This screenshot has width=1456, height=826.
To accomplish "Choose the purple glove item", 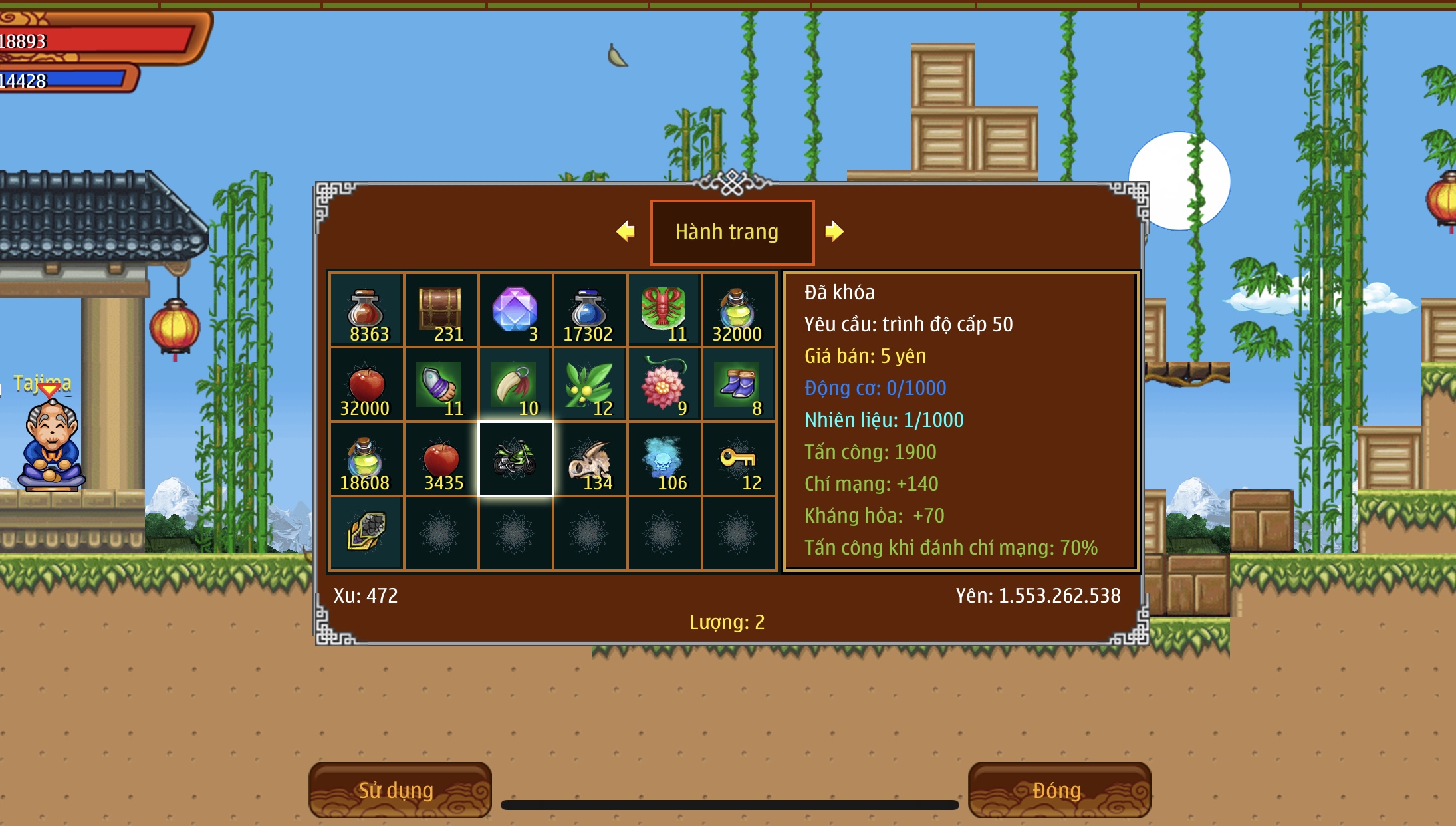I will (x=441, y=385).
